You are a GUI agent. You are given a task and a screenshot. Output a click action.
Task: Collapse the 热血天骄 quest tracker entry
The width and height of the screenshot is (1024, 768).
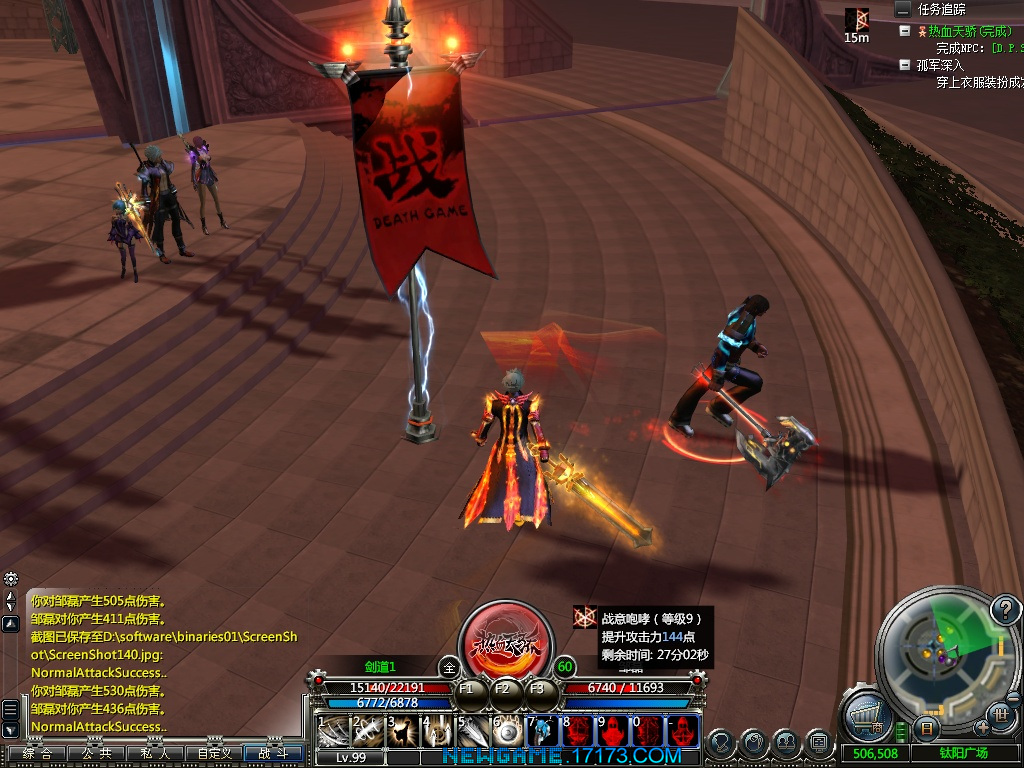click(x=905, y=31)
